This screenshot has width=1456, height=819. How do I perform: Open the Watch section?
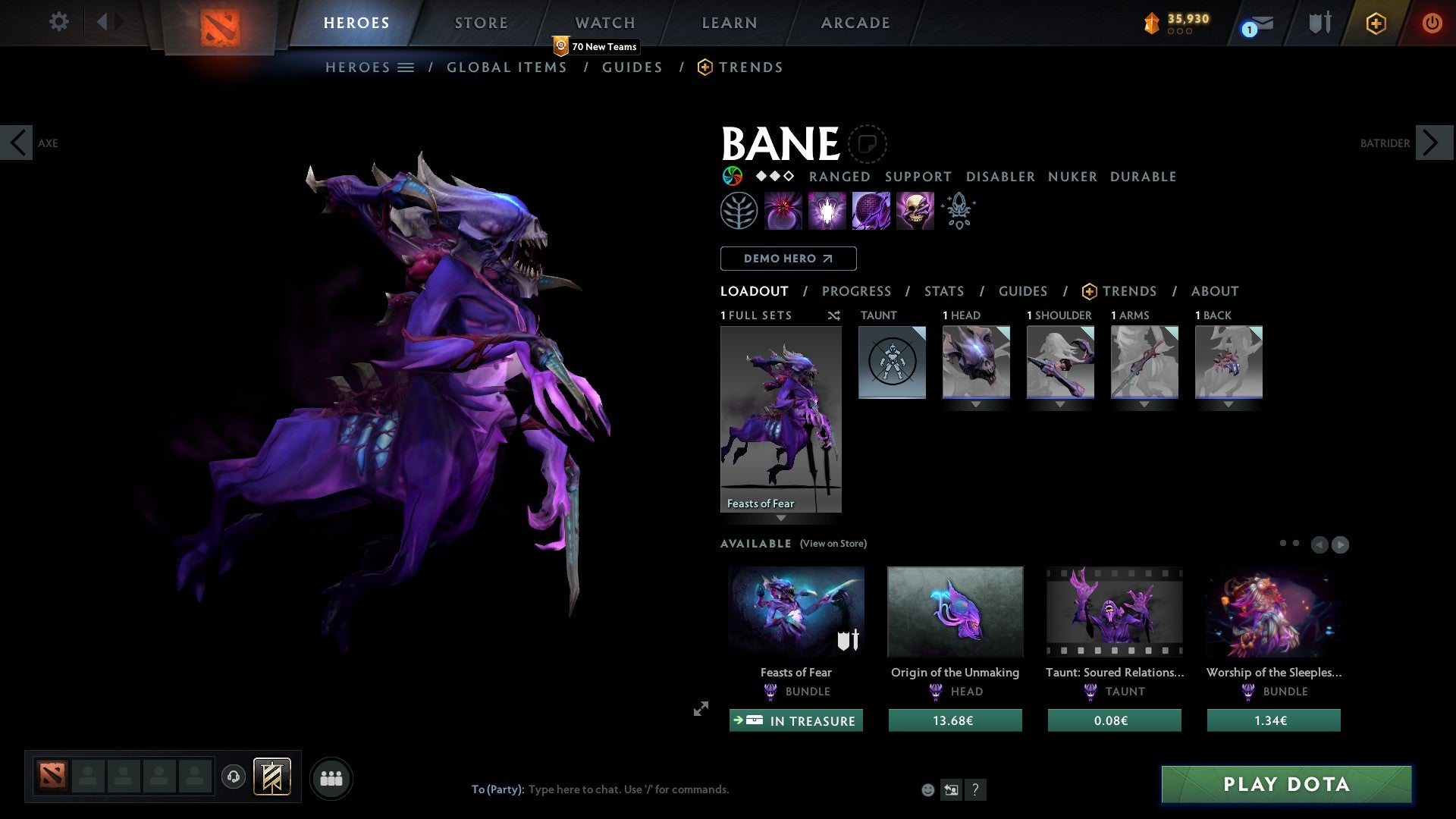(x=604, y=23)
